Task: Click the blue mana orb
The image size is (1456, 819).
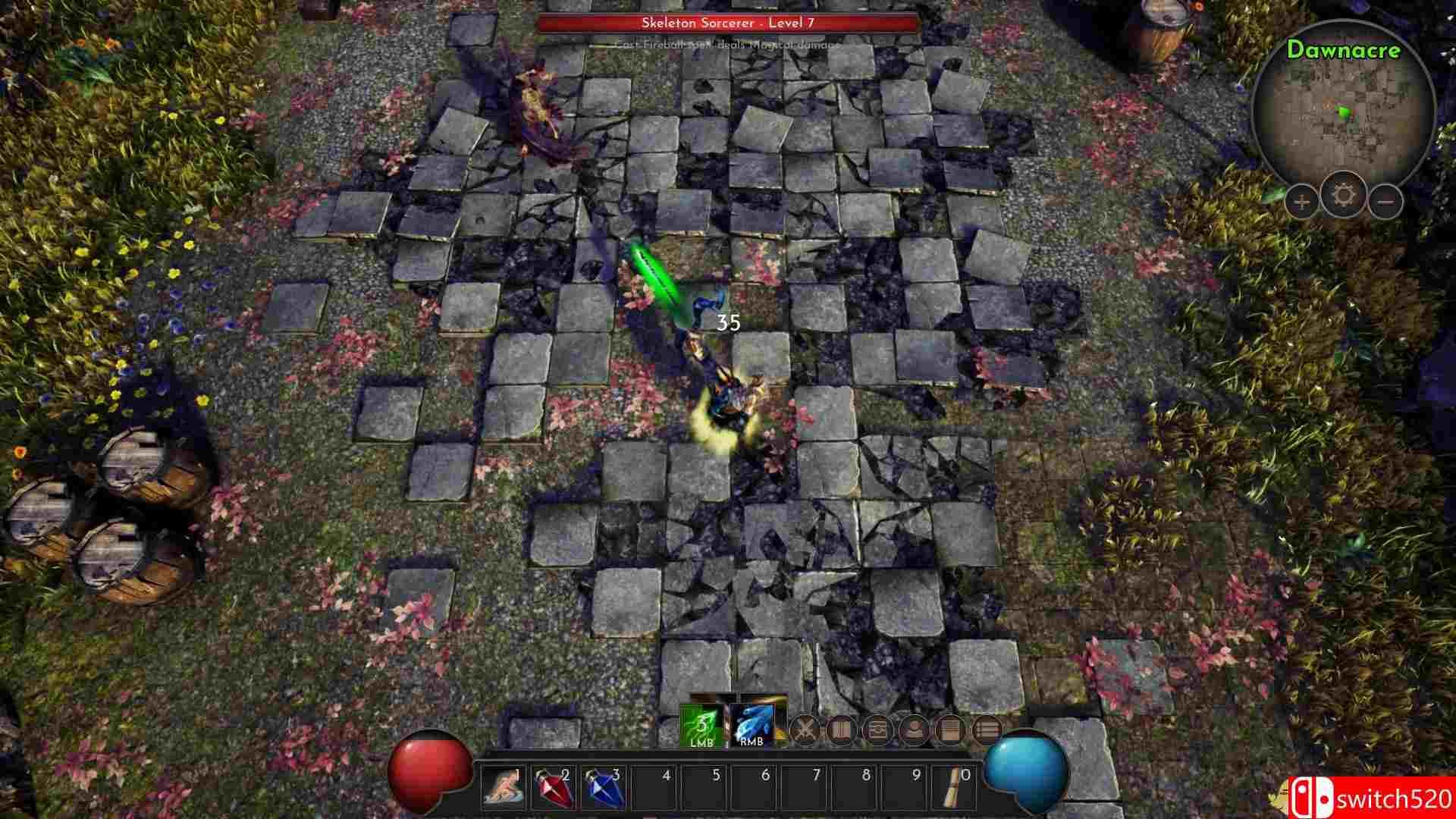Action: [x=1025, y=771]
